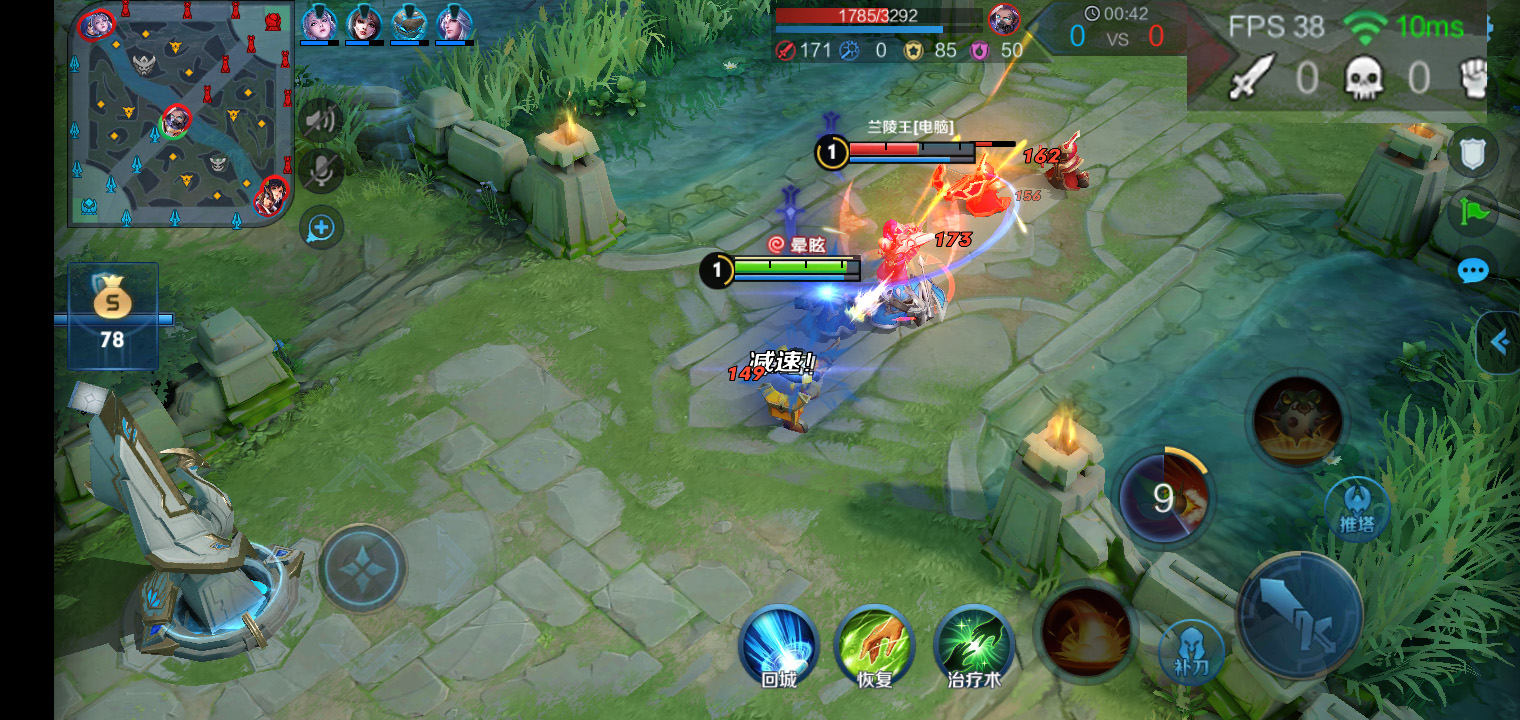1520x720 pixels.
Task: Open the shop via gold bag
Action: tap(112, 316)
